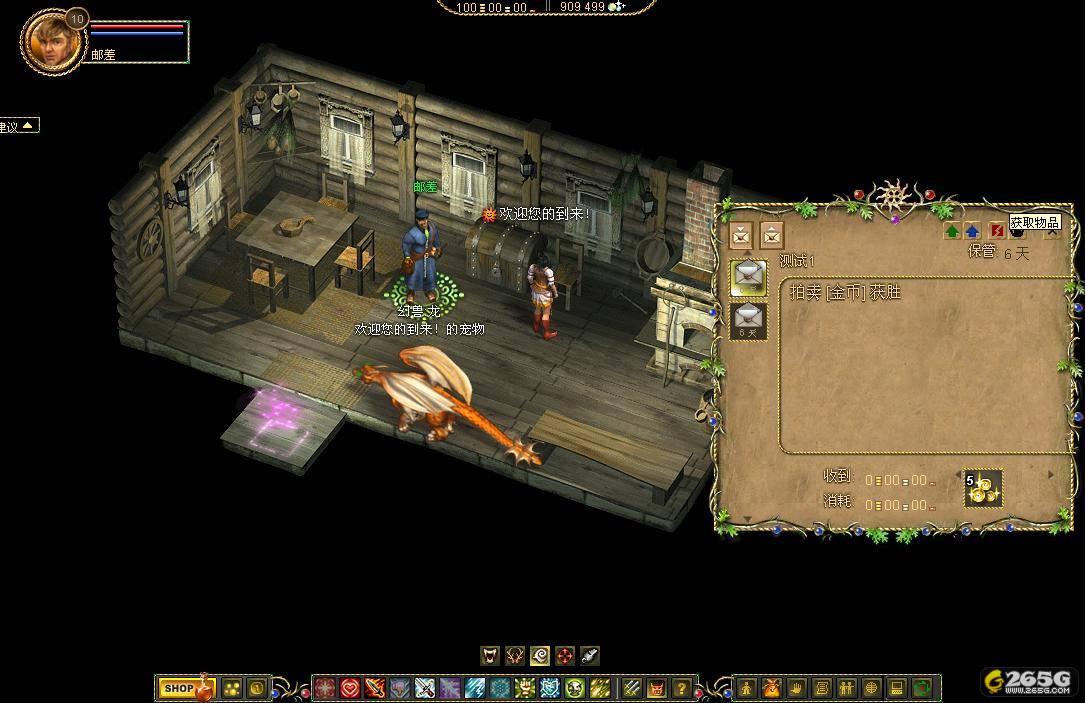1085x703 pixels.
Task: Open the character figure menu icon
Action: (747, 688)
